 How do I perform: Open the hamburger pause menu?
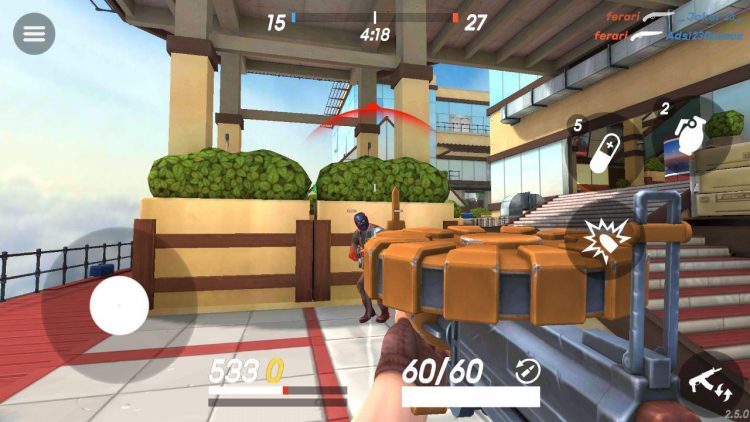point(34,34)
